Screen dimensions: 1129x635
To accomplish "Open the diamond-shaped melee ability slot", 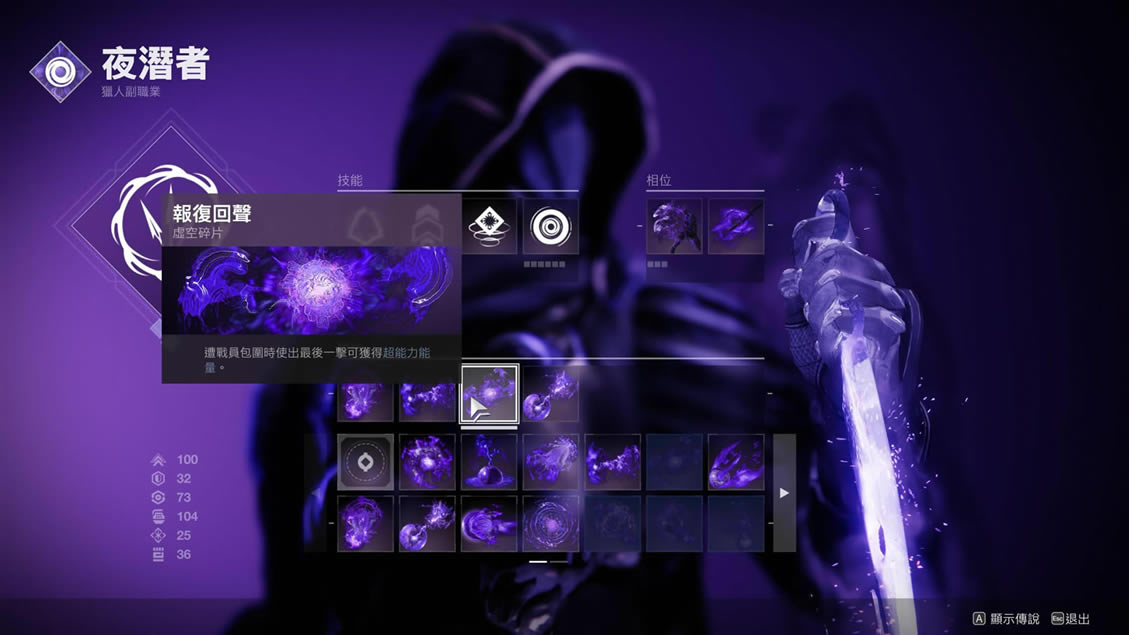I will click(491, 226).
